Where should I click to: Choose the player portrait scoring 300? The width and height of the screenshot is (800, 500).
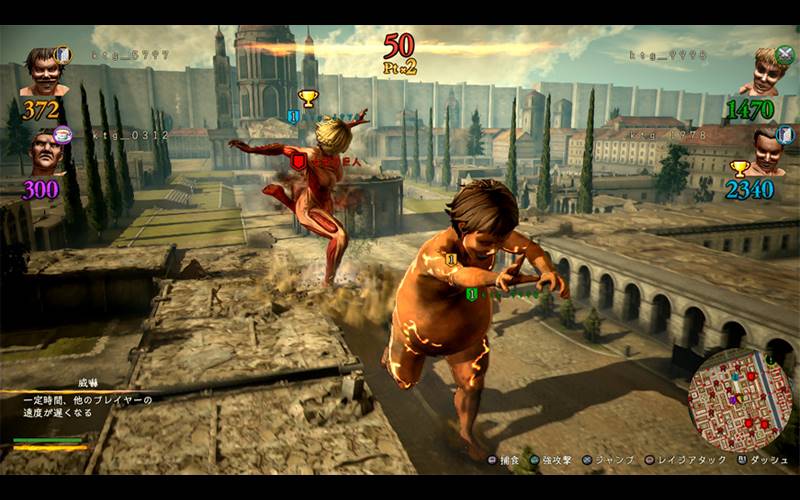coord(44,153)
